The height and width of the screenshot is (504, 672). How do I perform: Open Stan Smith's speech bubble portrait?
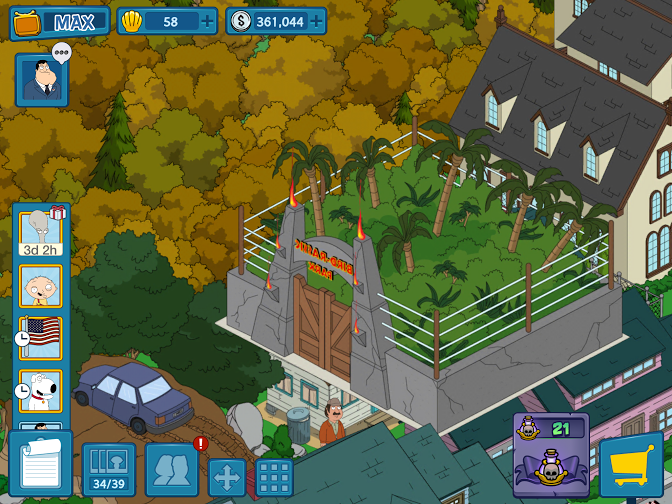coord(42,80)
